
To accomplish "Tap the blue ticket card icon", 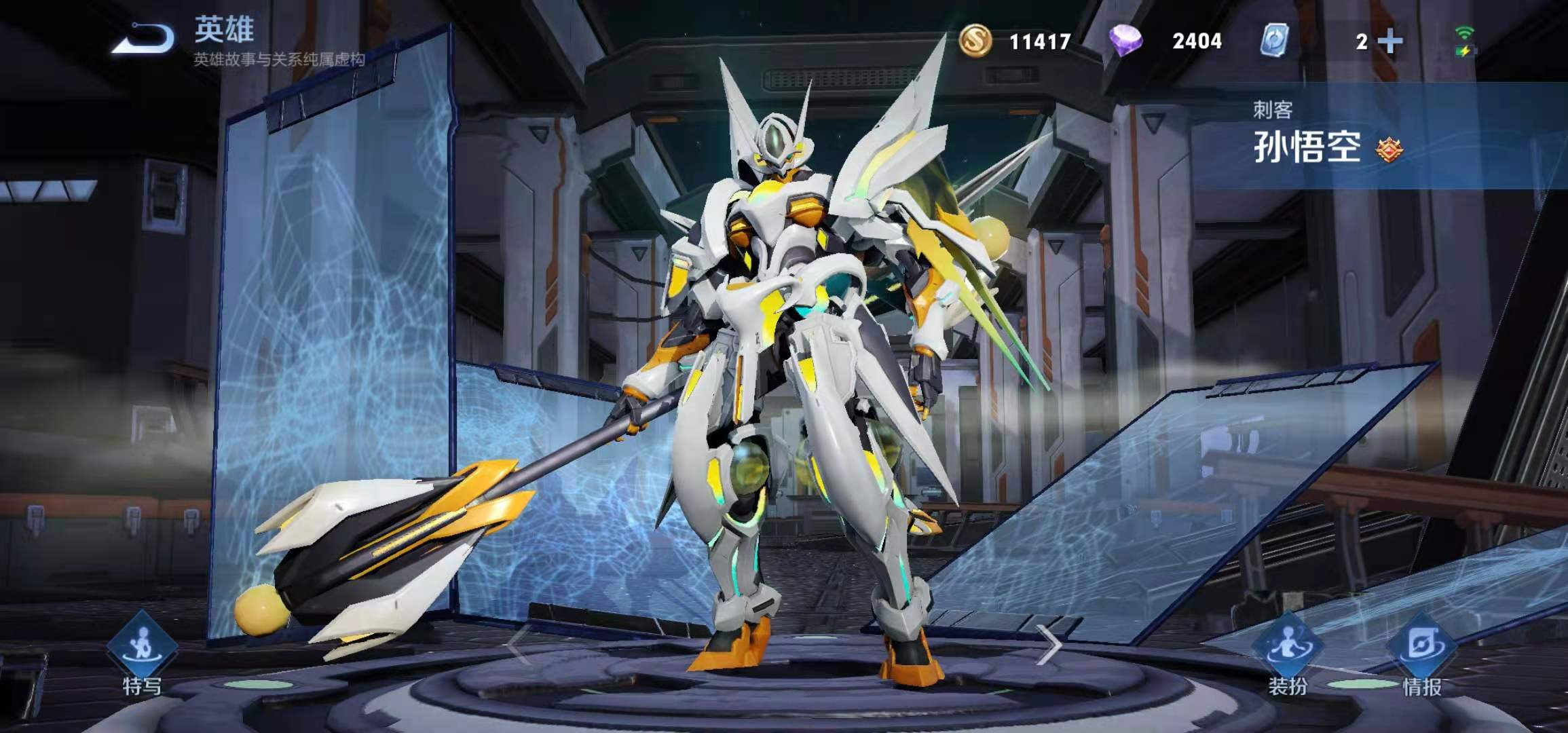I will 1274,41.
